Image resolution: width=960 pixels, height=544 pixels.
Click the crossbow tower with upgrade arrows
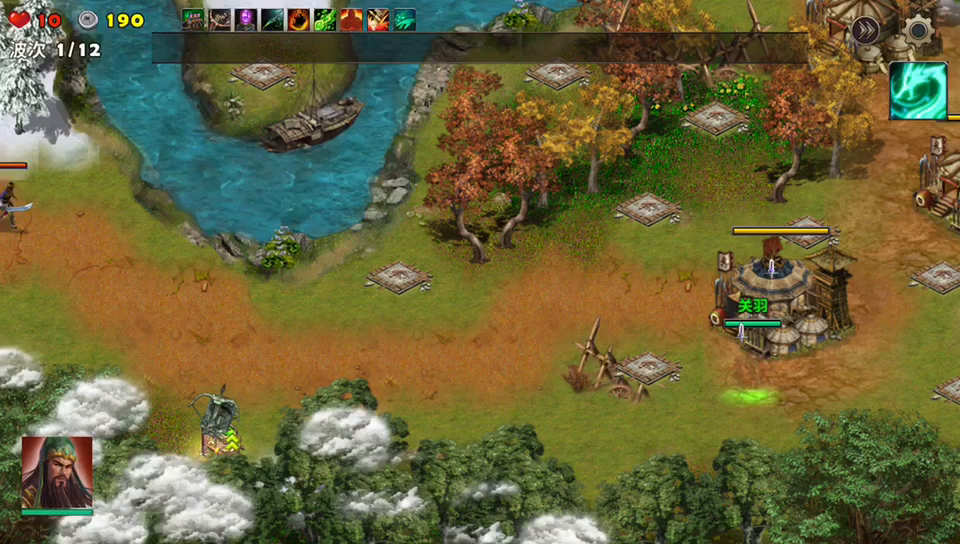(x=216, y=424)
